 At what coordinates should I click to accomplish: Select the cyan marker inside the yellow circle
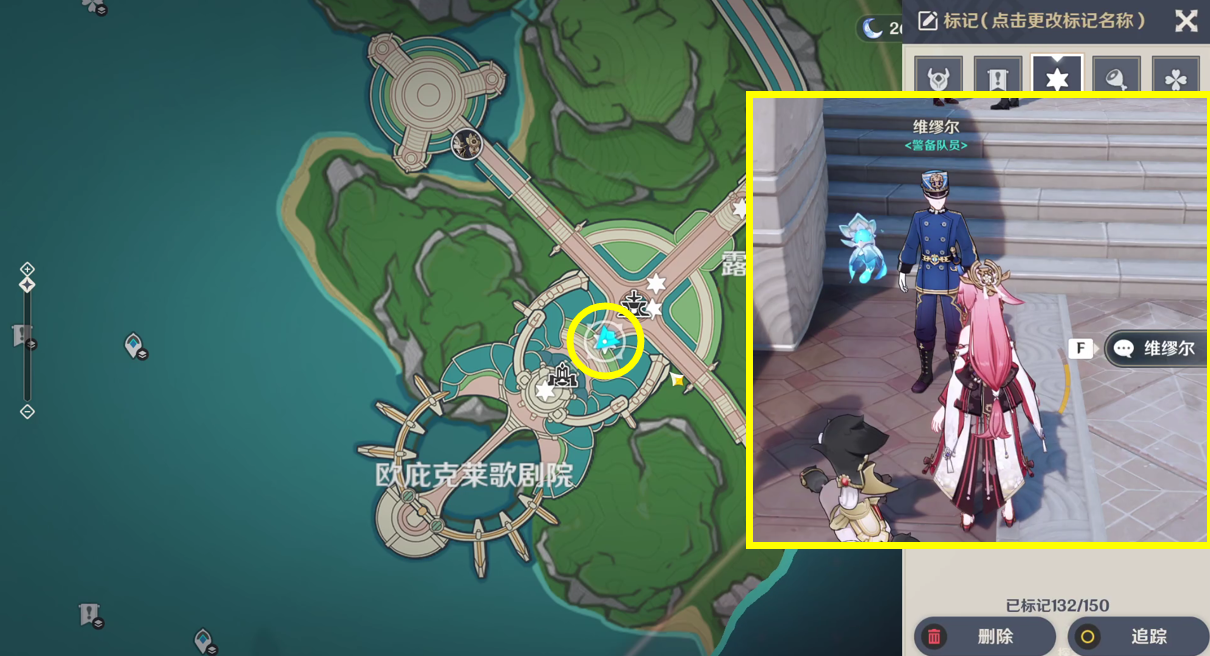pos(604,341)
